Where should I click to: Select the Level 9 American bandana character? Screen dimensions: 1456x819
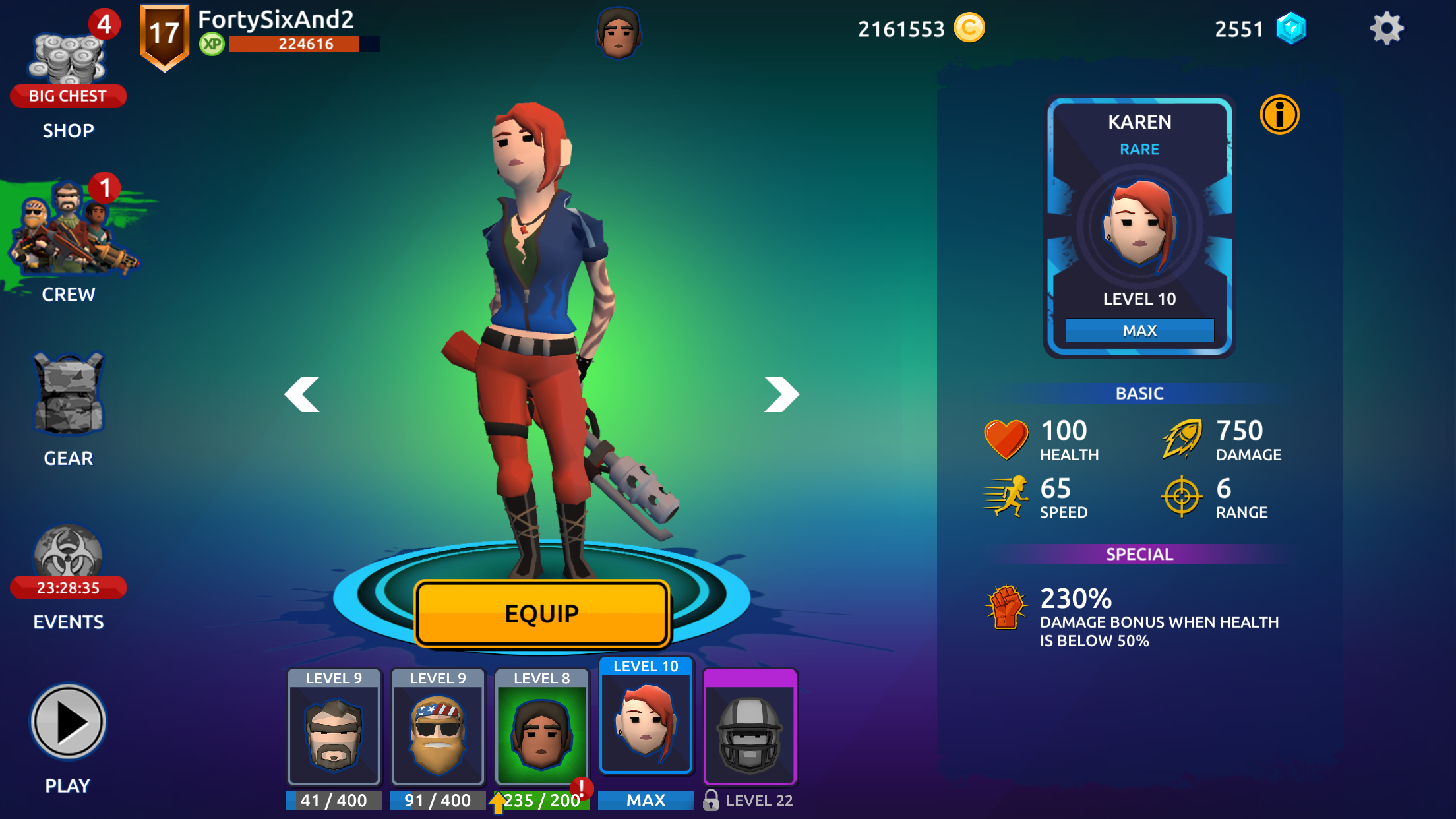coord(437,729)
